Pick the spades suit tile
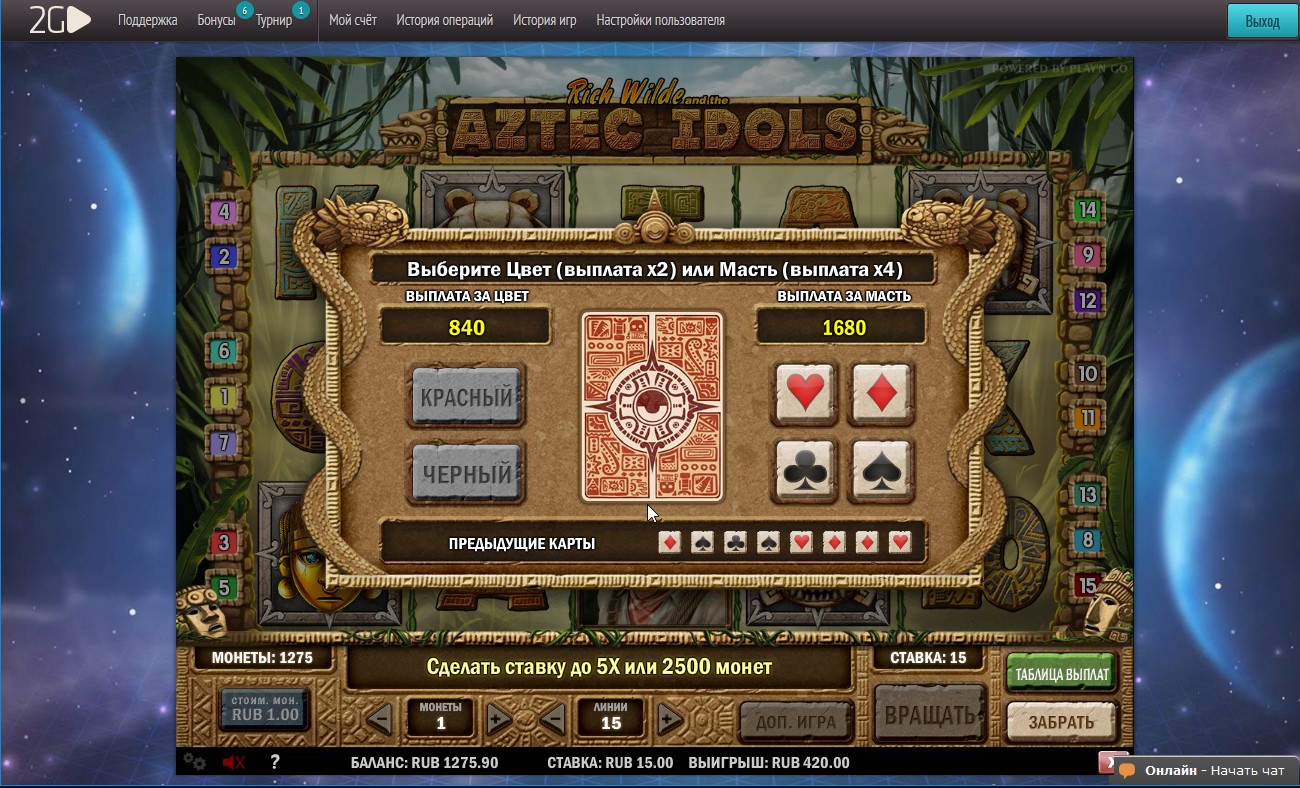This screenshot has width=1300, height=788. 881,470
